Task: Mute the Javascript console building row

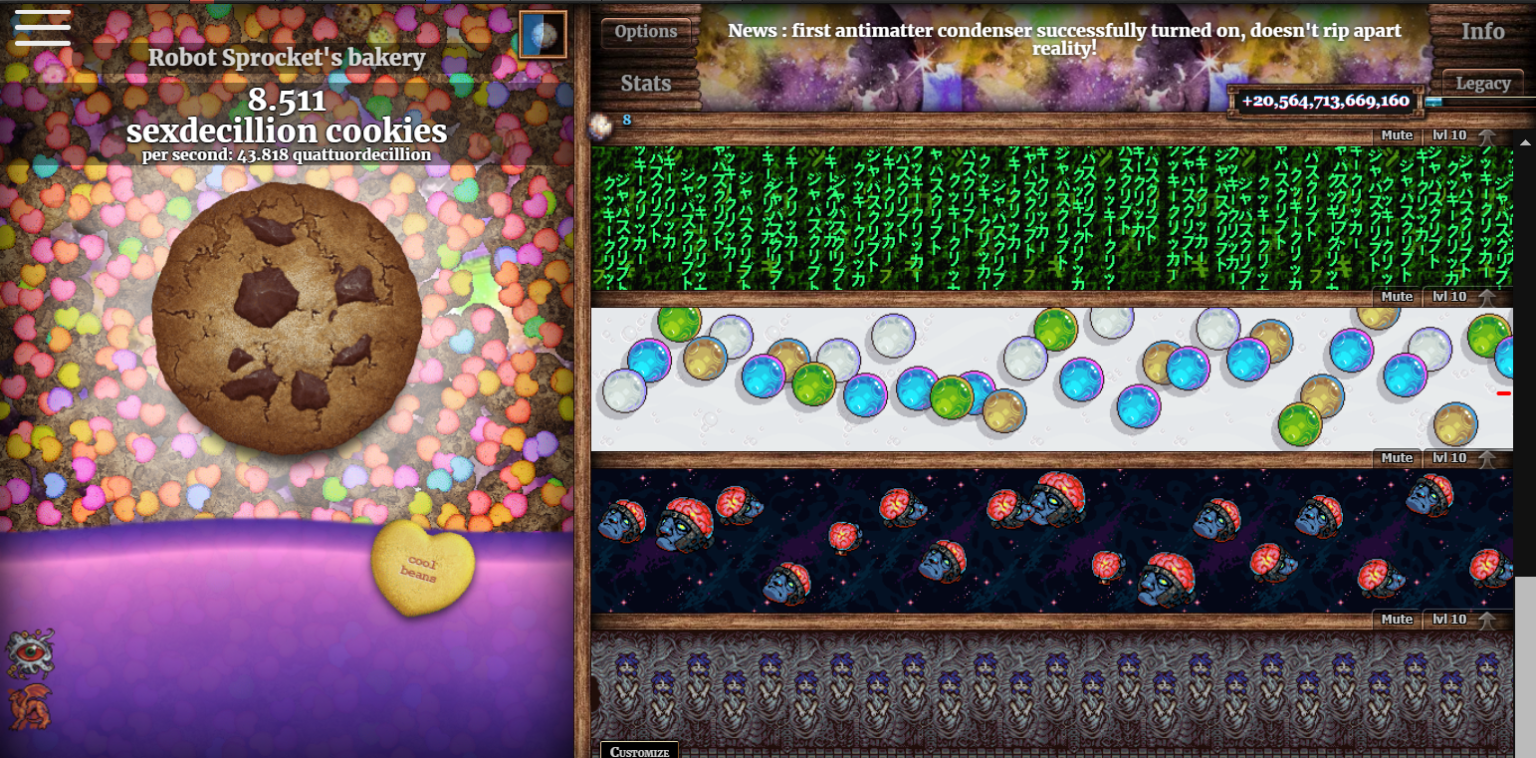Action: click(x=1395, y=134)
